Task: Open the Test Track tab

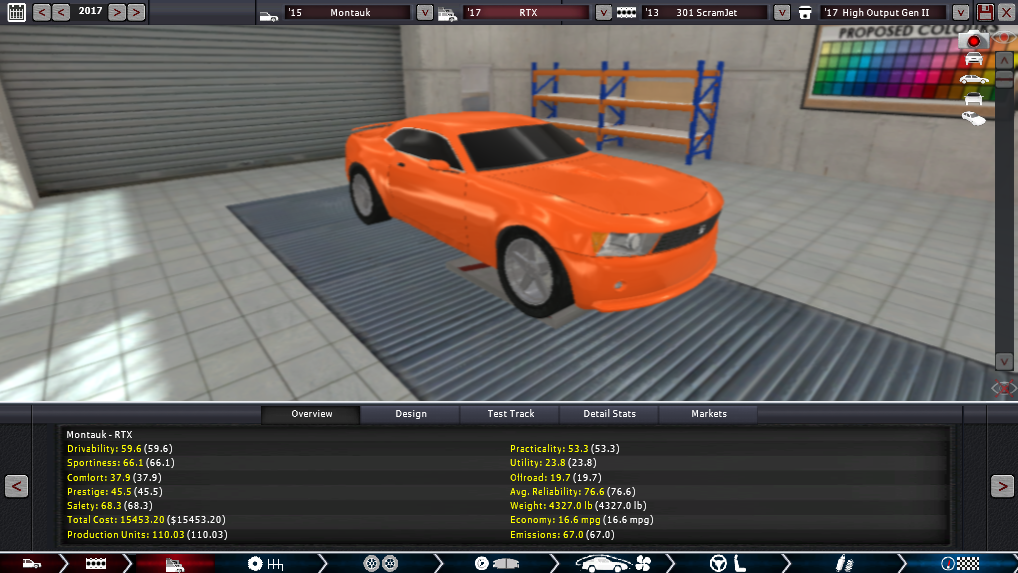Action: point(510,414)
